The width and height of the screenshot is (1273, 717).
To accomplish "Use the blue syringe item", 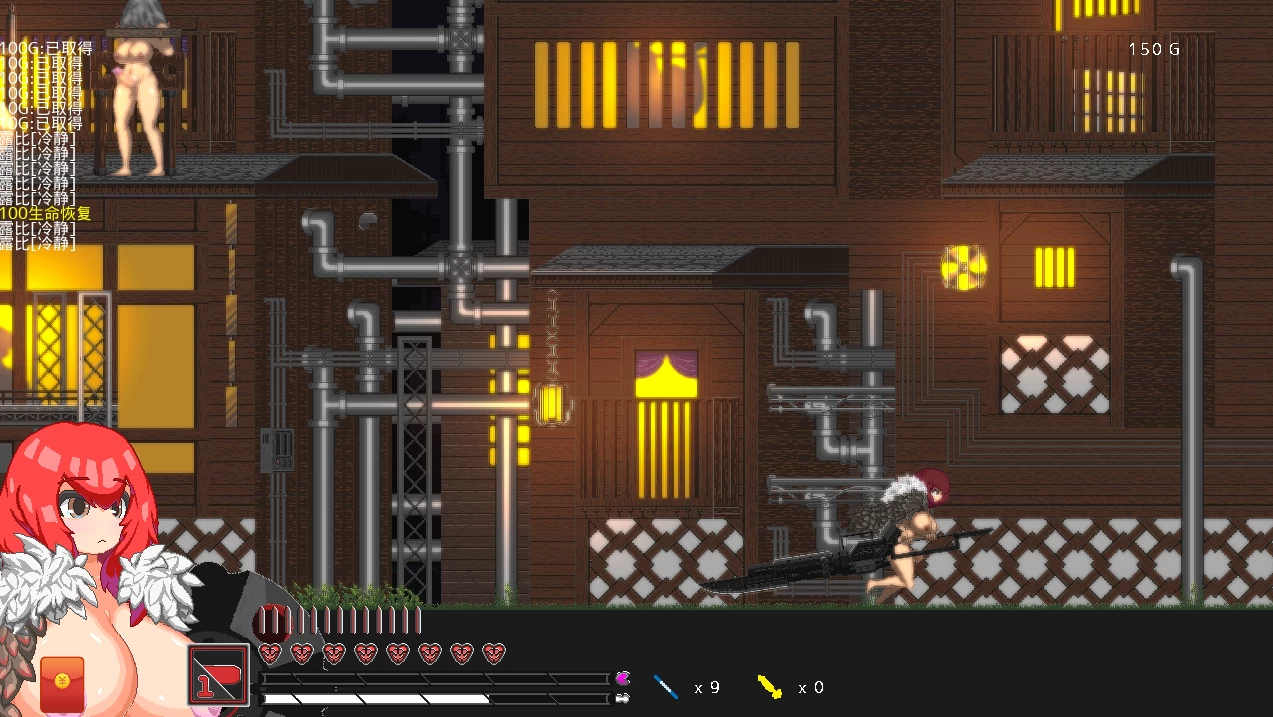I will coord(666,686).
